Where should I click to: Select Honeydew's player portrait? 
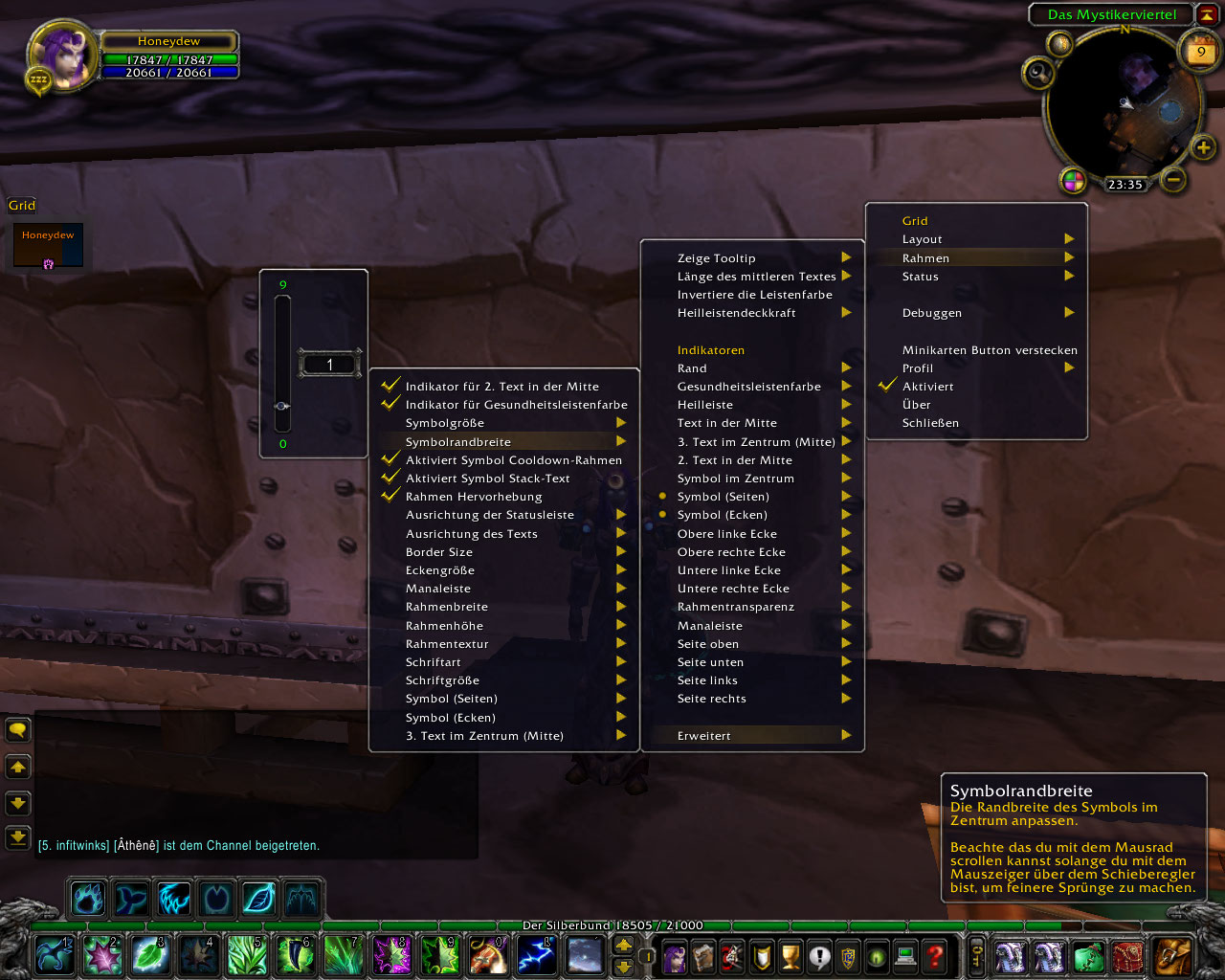point(63,55)
